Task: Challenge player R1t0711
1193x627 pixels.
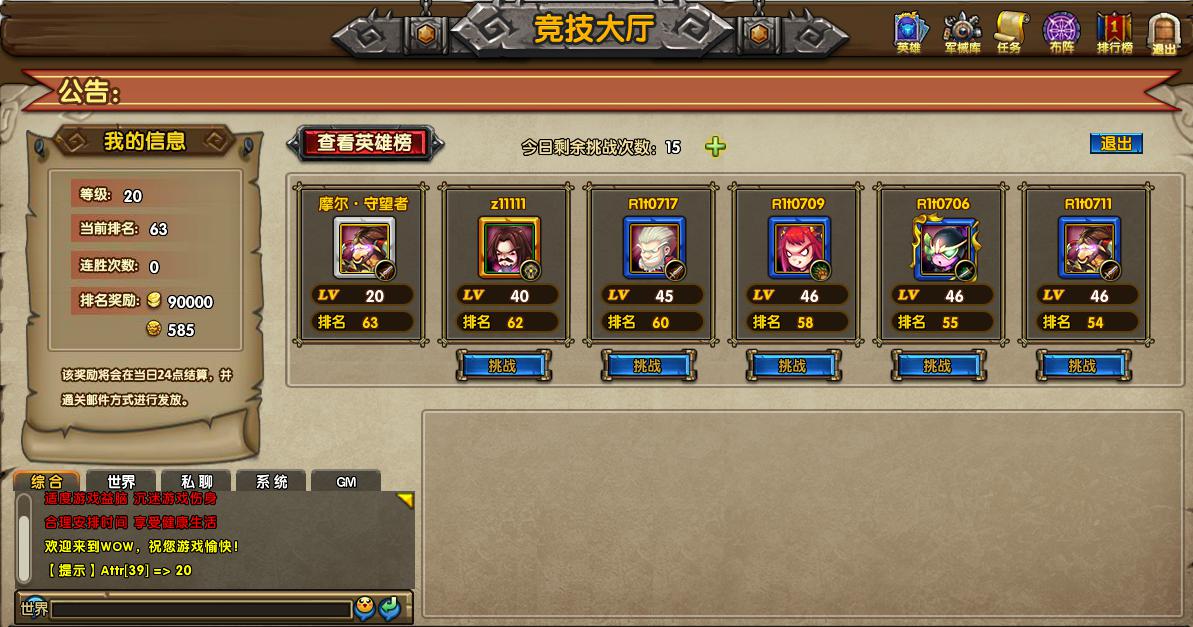Action: click(1082, 366)
